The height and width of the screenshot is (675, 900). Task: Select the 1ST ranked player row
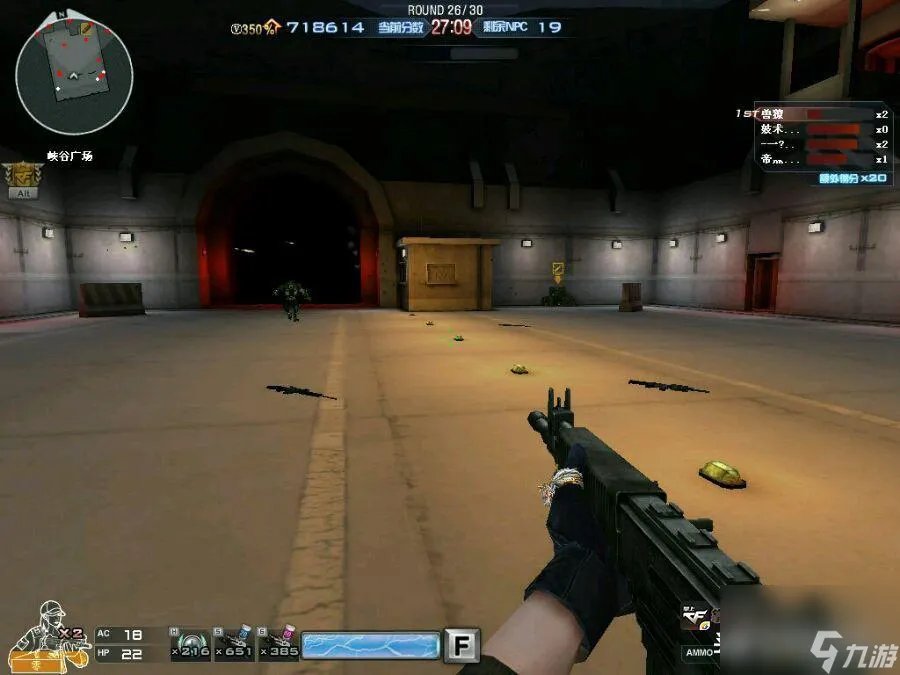click(822, 115)
